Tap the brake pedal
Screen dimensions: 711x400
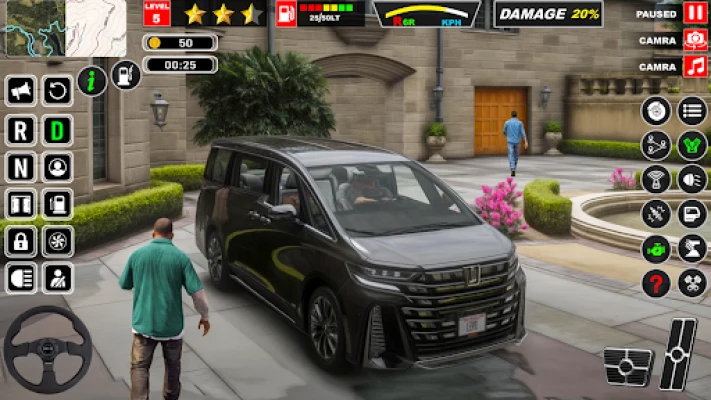[627, 366]
